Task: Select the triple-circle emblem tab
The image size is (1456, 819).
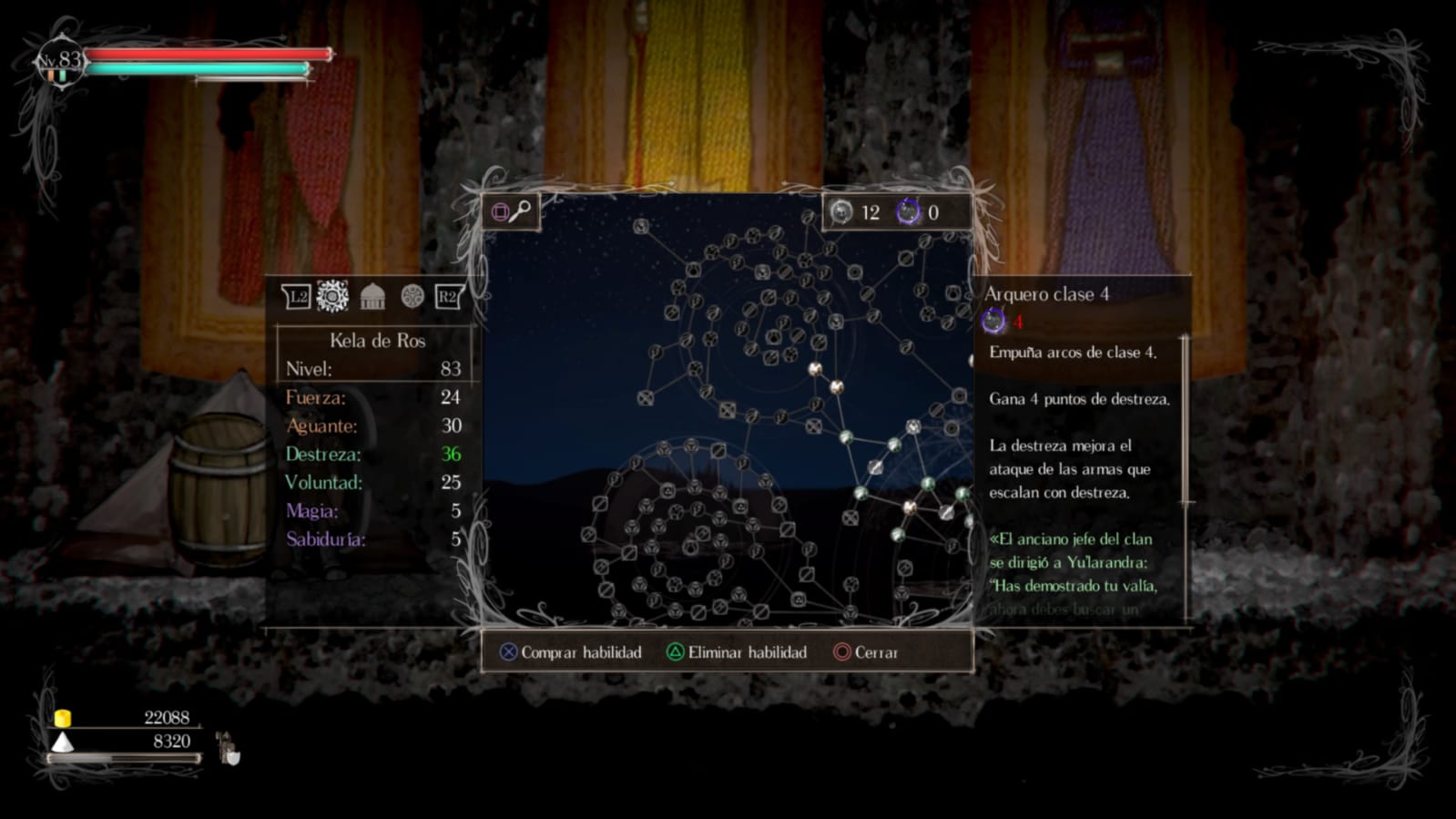Action: pos(412,296)
